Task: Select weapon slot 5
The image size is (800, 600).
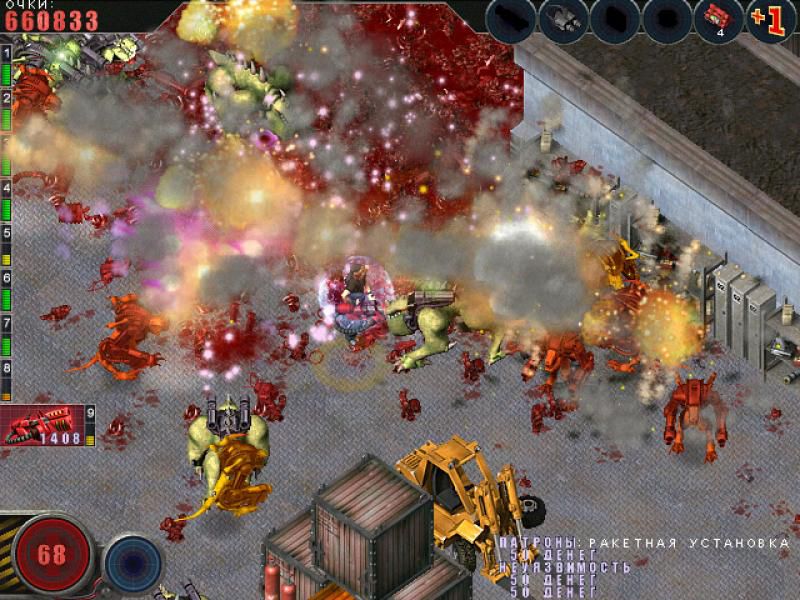Action: pyautogui.click(x=6, y=232)
